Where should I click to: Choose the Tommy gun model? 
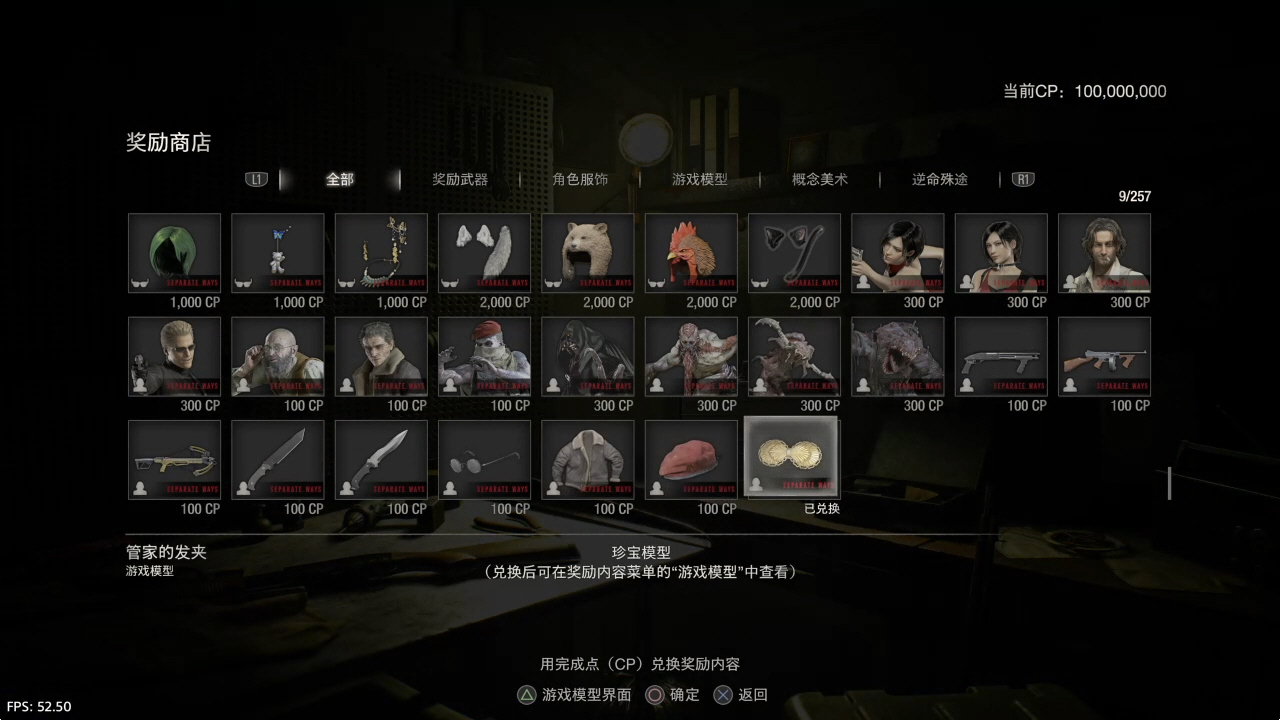1104,357
